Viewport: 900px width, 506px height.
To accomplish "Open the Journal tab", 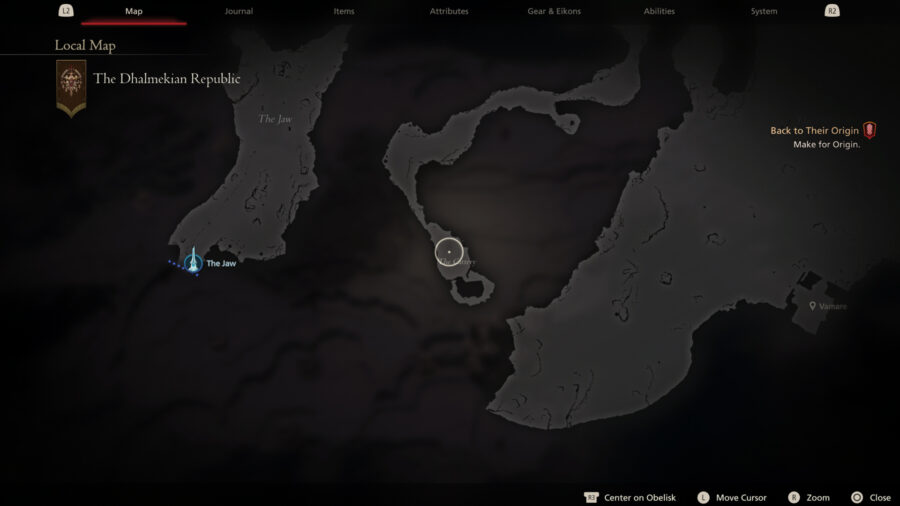I will click(x=239, y=11).
